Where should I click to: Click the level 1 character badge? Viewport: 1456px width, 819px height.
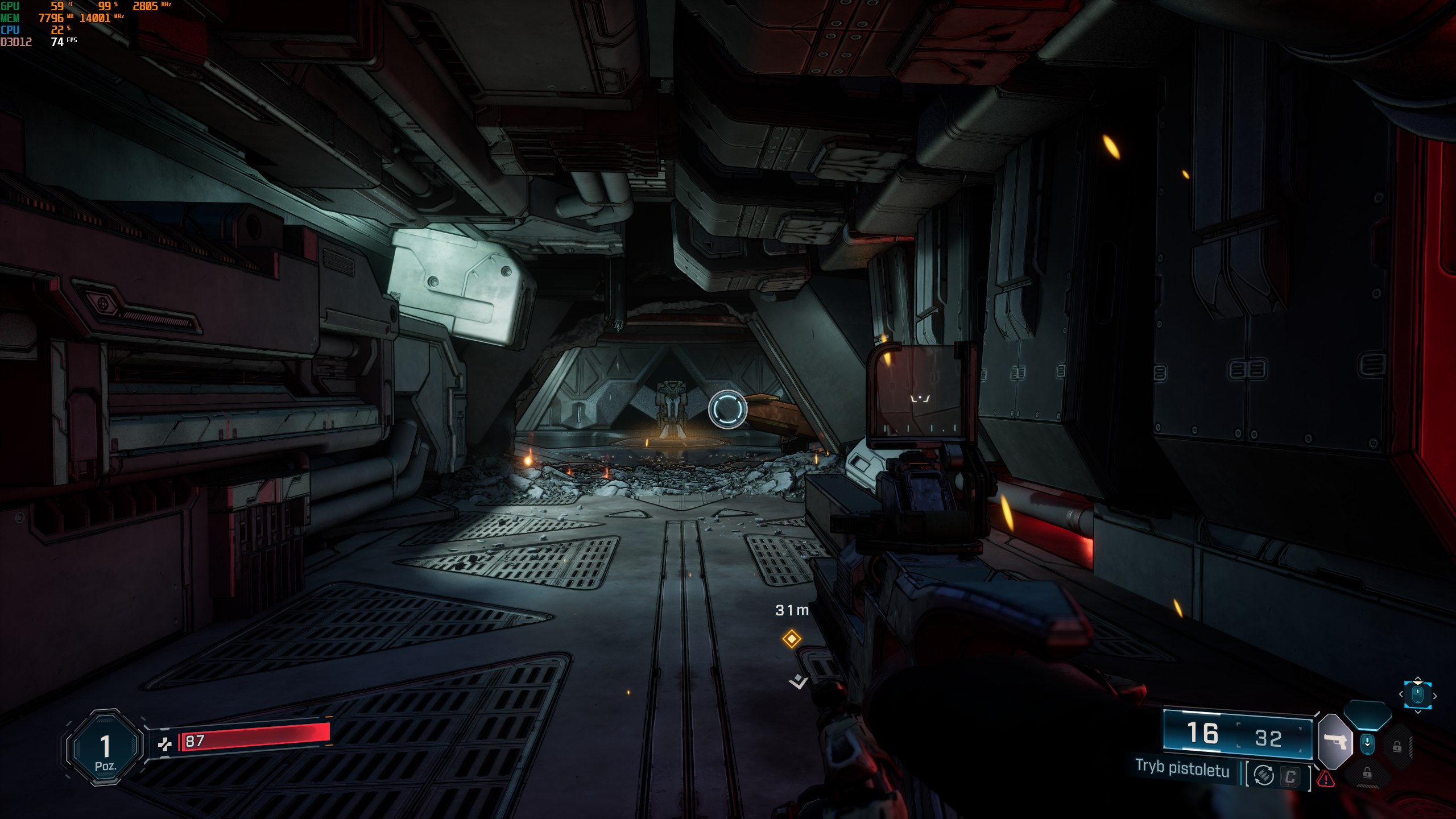105,747
